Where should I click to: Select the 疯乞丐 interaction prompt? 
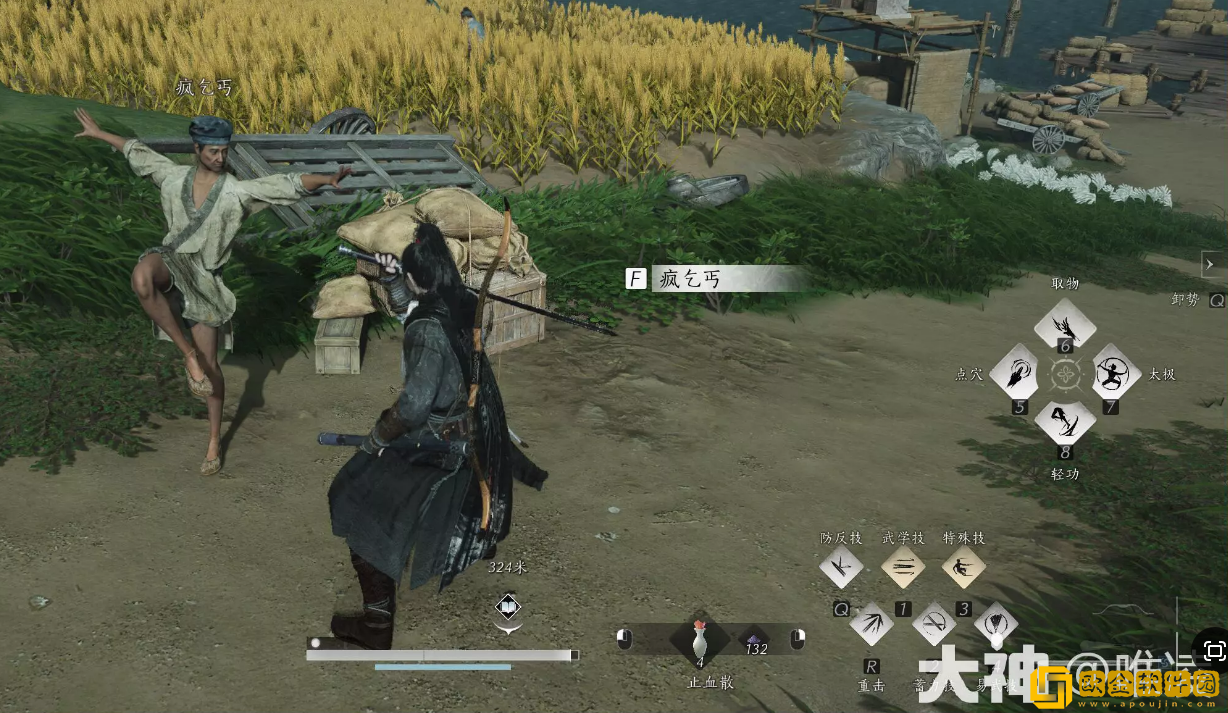click(x=715, y=278)
